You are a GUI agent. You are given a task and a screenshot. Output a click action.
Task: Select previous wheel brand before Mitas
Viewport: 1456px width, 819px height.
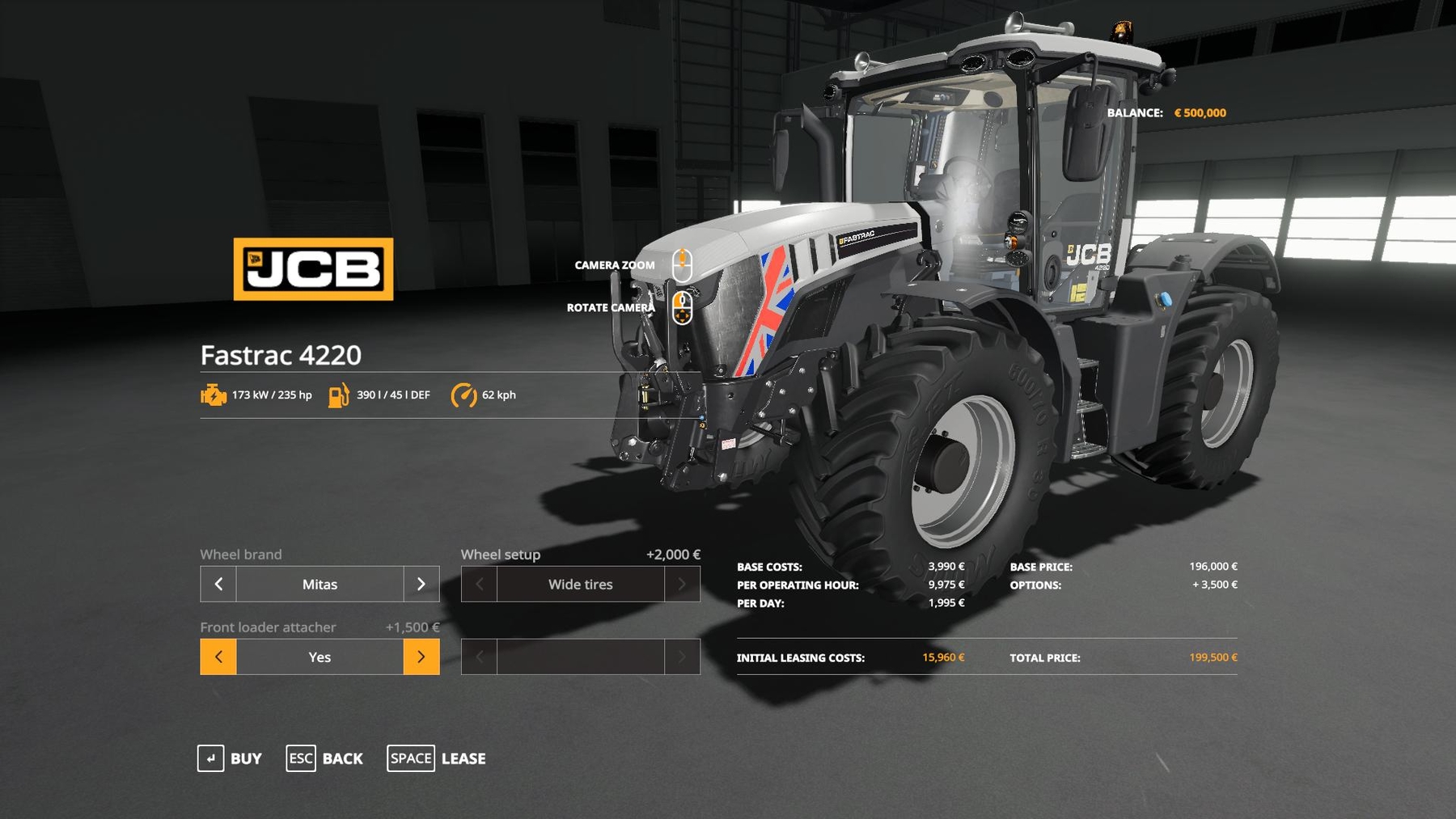pos(218,584)
